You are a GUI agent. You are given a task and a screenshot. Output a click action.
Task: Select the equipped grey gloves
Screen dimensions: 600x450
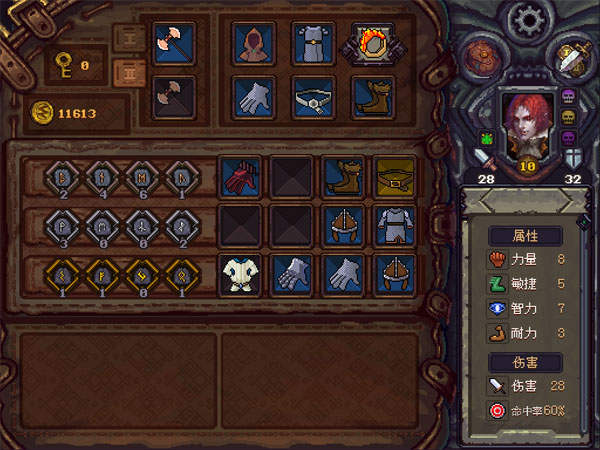(254, 97)
